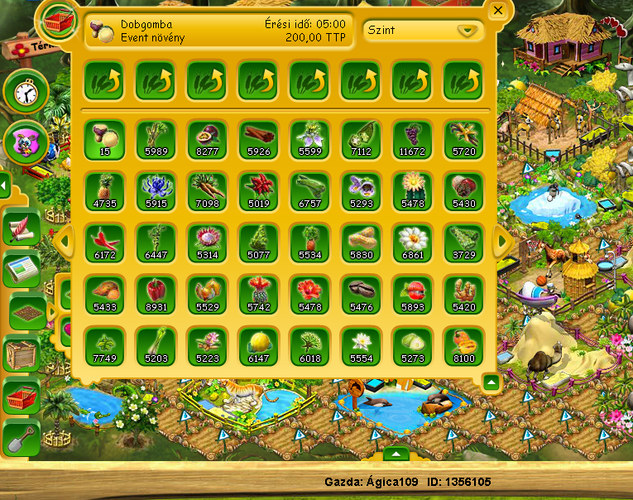Open the clock timer icon
Image resolution: width=633 pixels, height=500 pixels.
(x=26, y=92)
